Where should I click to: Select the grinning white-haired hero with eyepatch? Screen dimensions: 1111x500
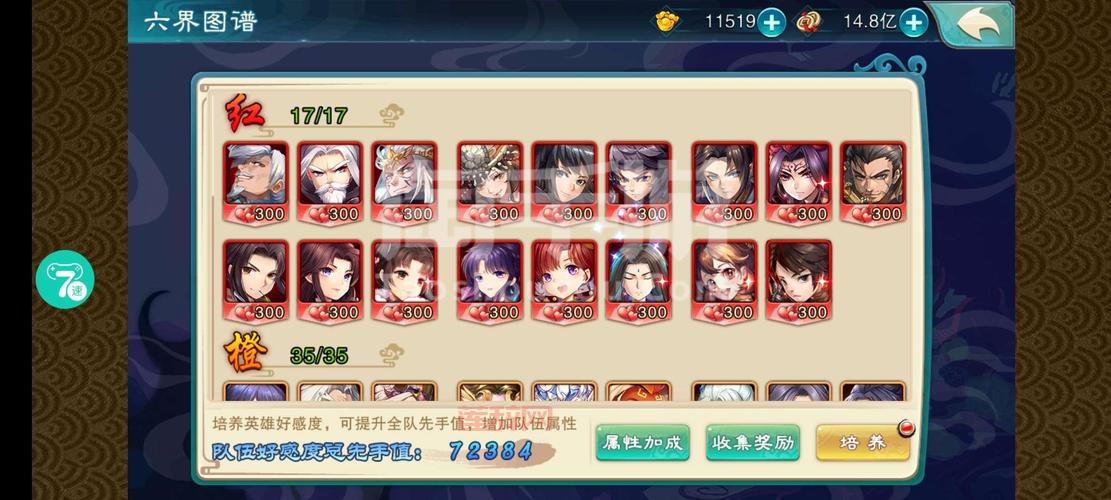pyautogui.click(x=256, y=176)
